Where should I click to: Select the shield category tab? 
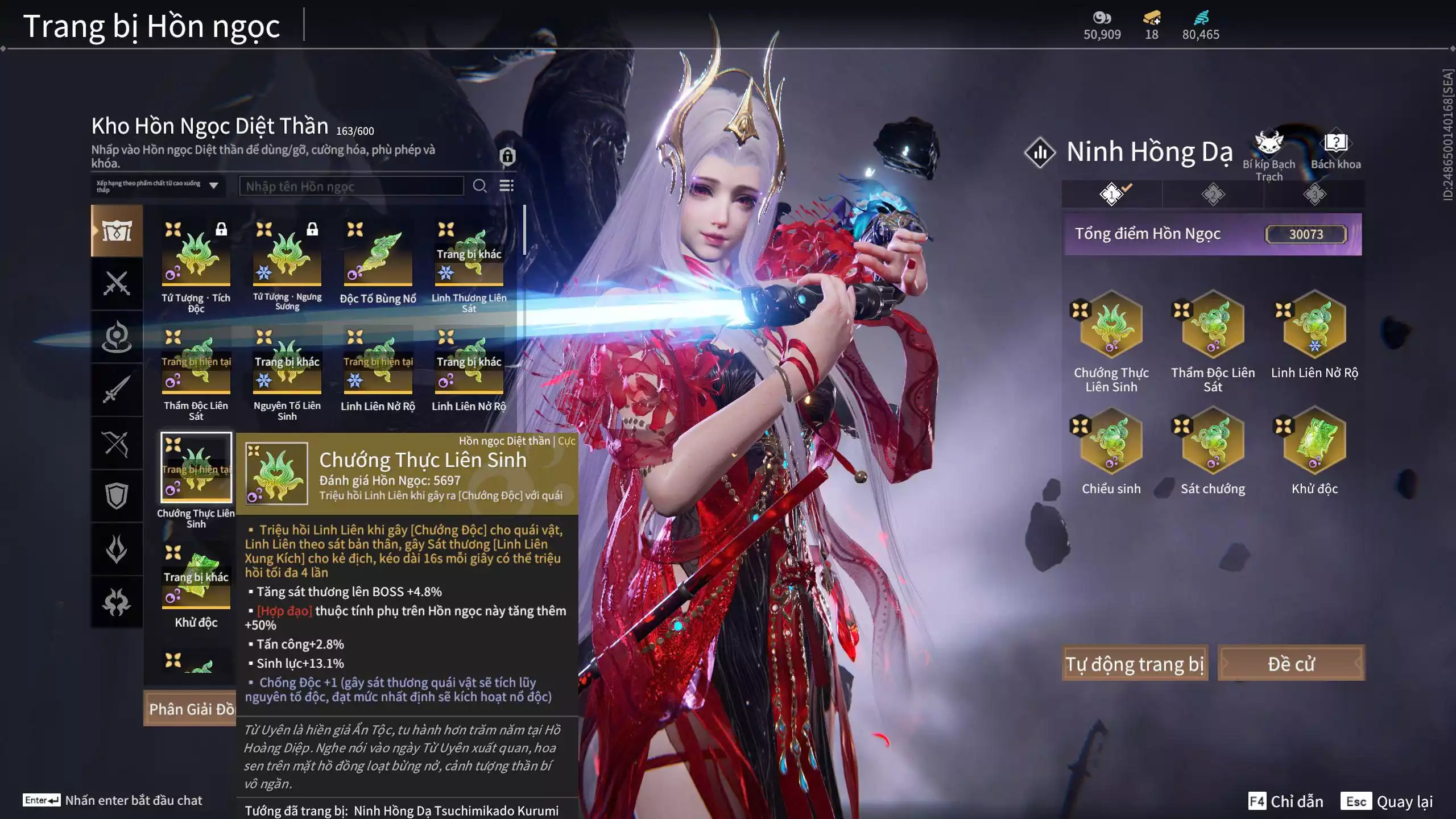[117, 496]
